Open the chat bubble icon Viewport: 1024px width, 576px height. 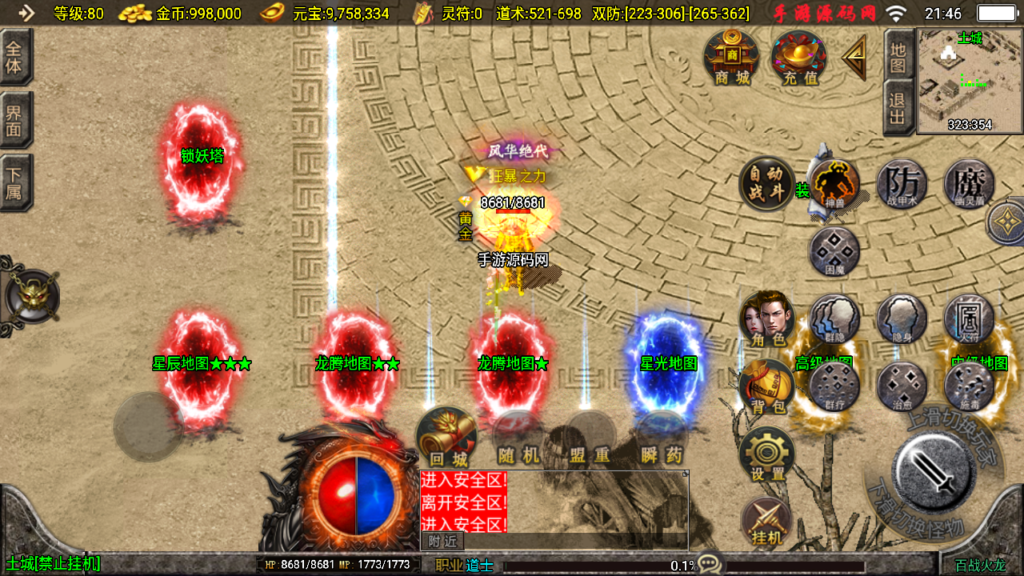pos(710,564)
